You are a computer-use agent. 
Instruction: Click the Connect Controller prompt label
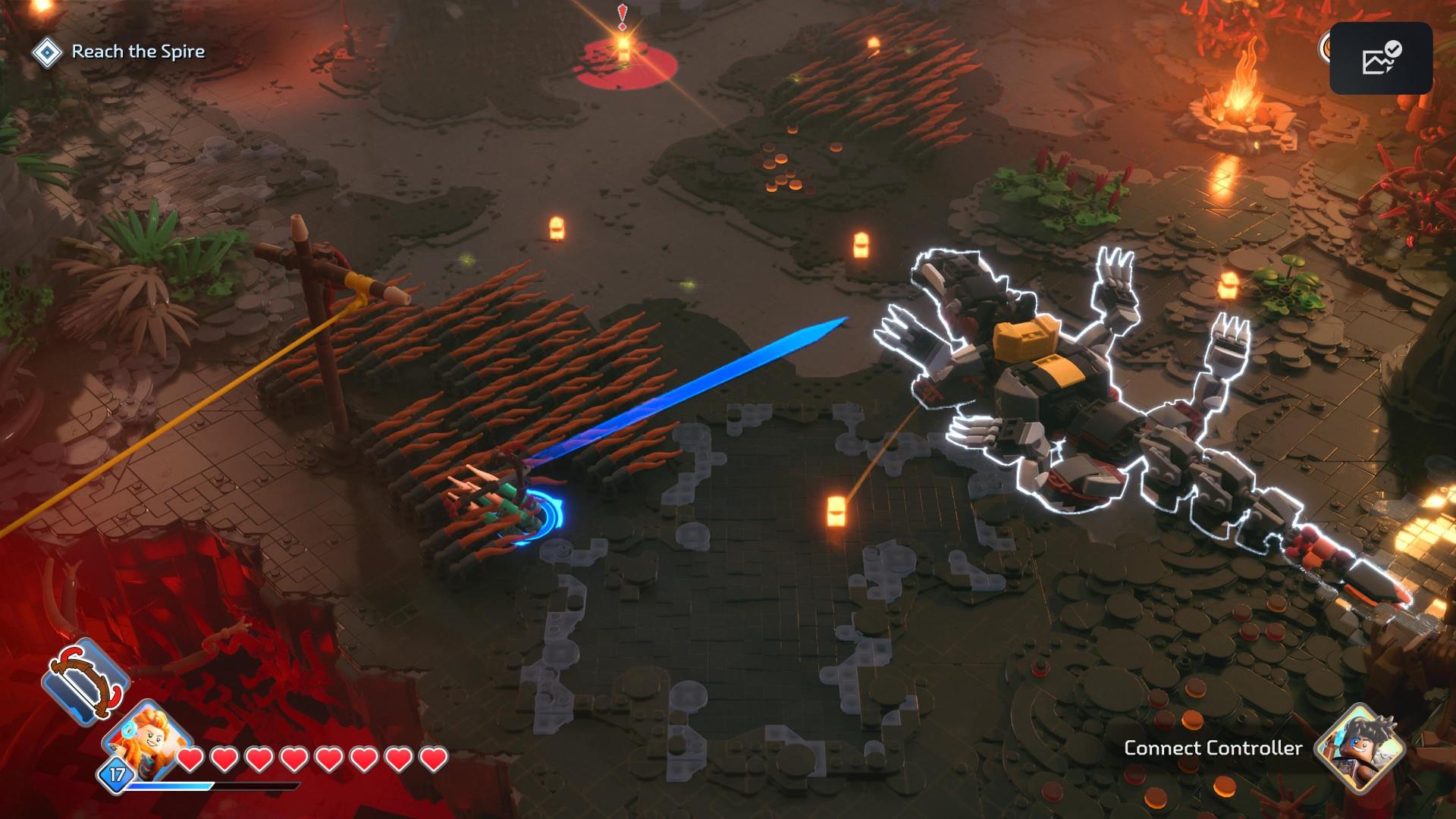1213,748
